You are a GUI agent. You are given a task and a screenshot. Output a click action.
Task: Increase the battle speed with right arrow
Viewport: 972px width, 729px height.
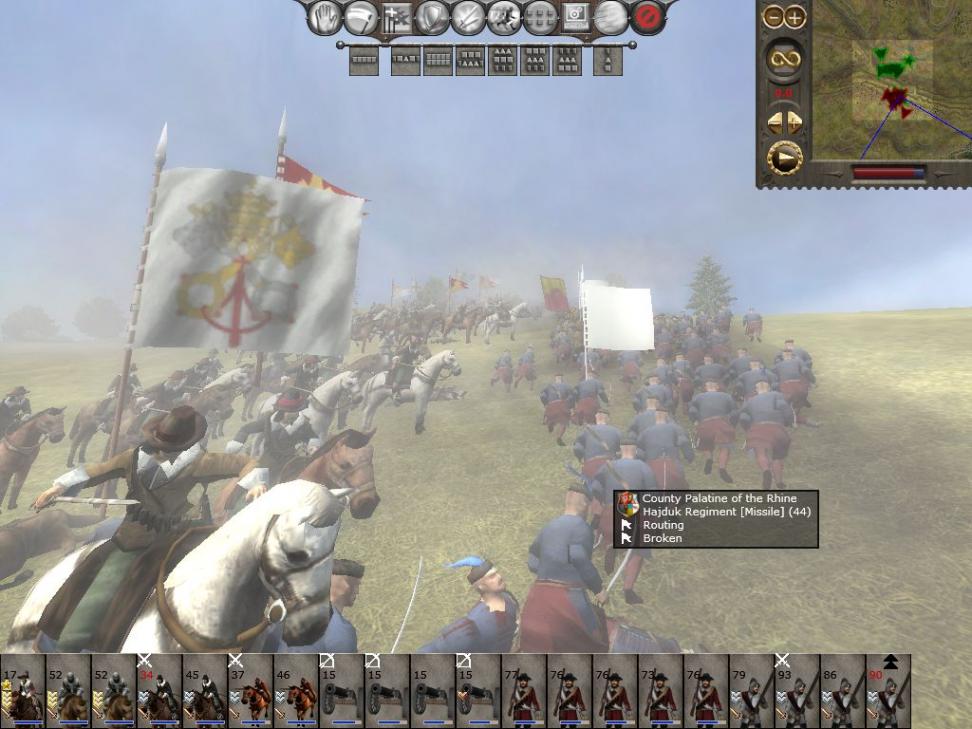click(795, 122)
